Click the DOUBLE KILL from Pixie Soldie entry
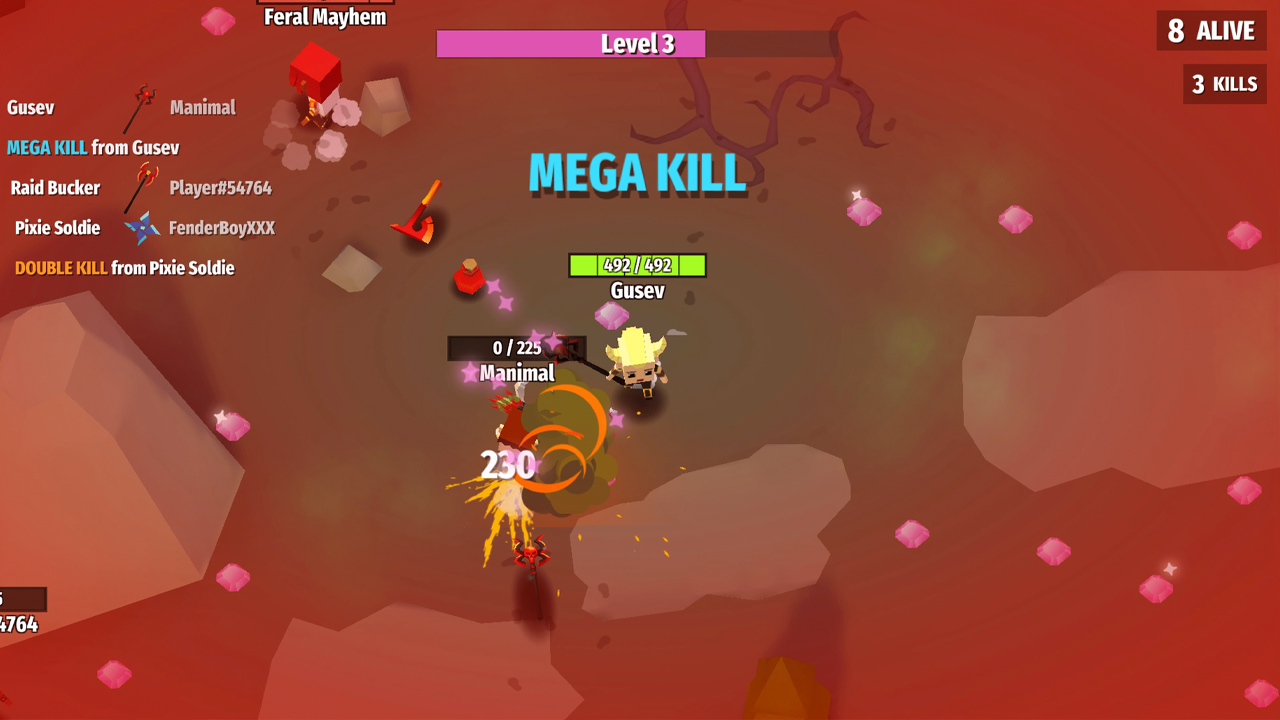This screenshot has width=1280, height=720. click(x=123, y=267)
